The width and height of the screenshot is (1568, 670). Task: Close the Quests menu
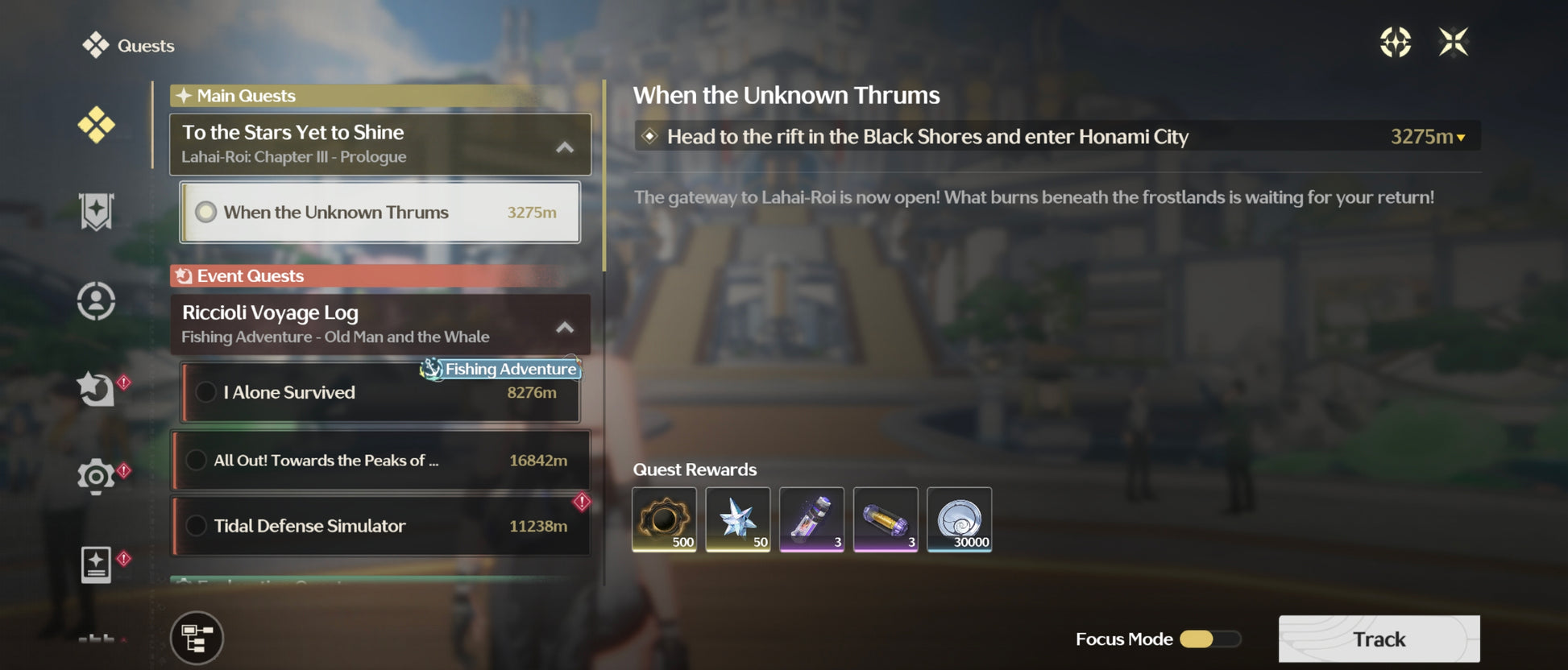click(x=1453, y=42)
